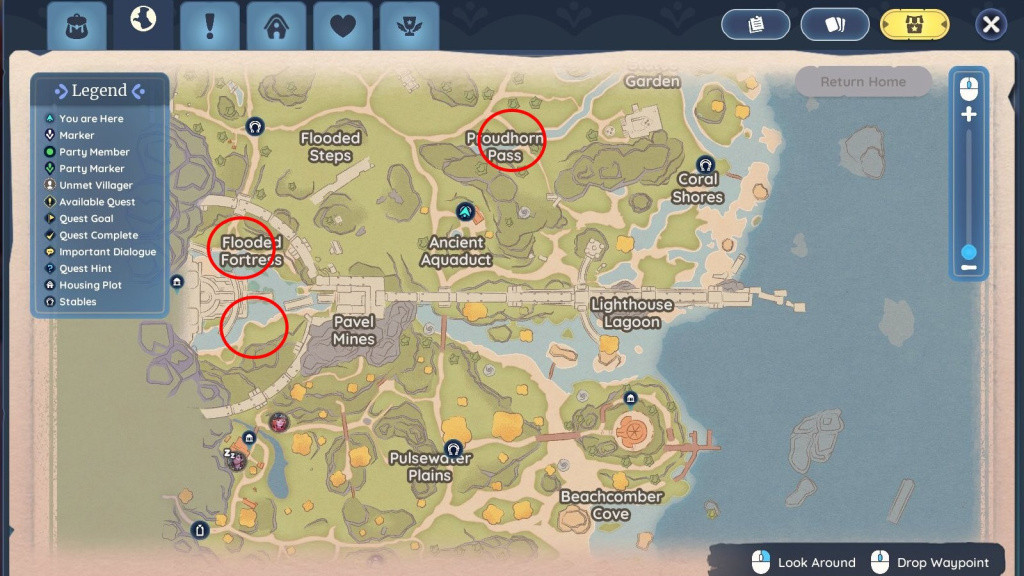This screenshot has height=576, width=1024.
Task: Click the Return Home button
Action: pos(863,82)
